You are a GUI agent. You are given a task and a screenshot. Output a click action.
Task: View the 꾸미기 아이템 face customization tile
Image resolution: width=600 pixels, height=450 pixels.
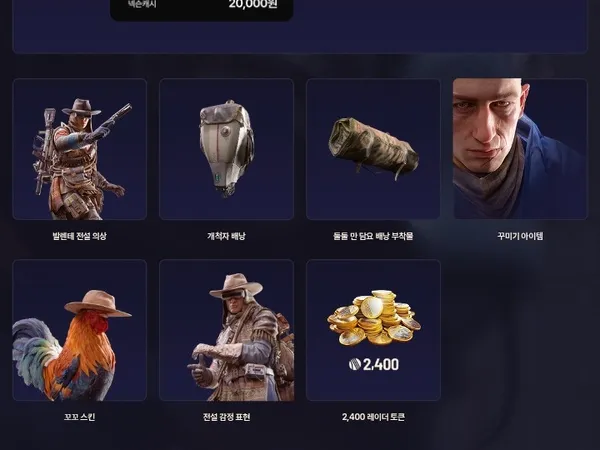click(520, 149)
